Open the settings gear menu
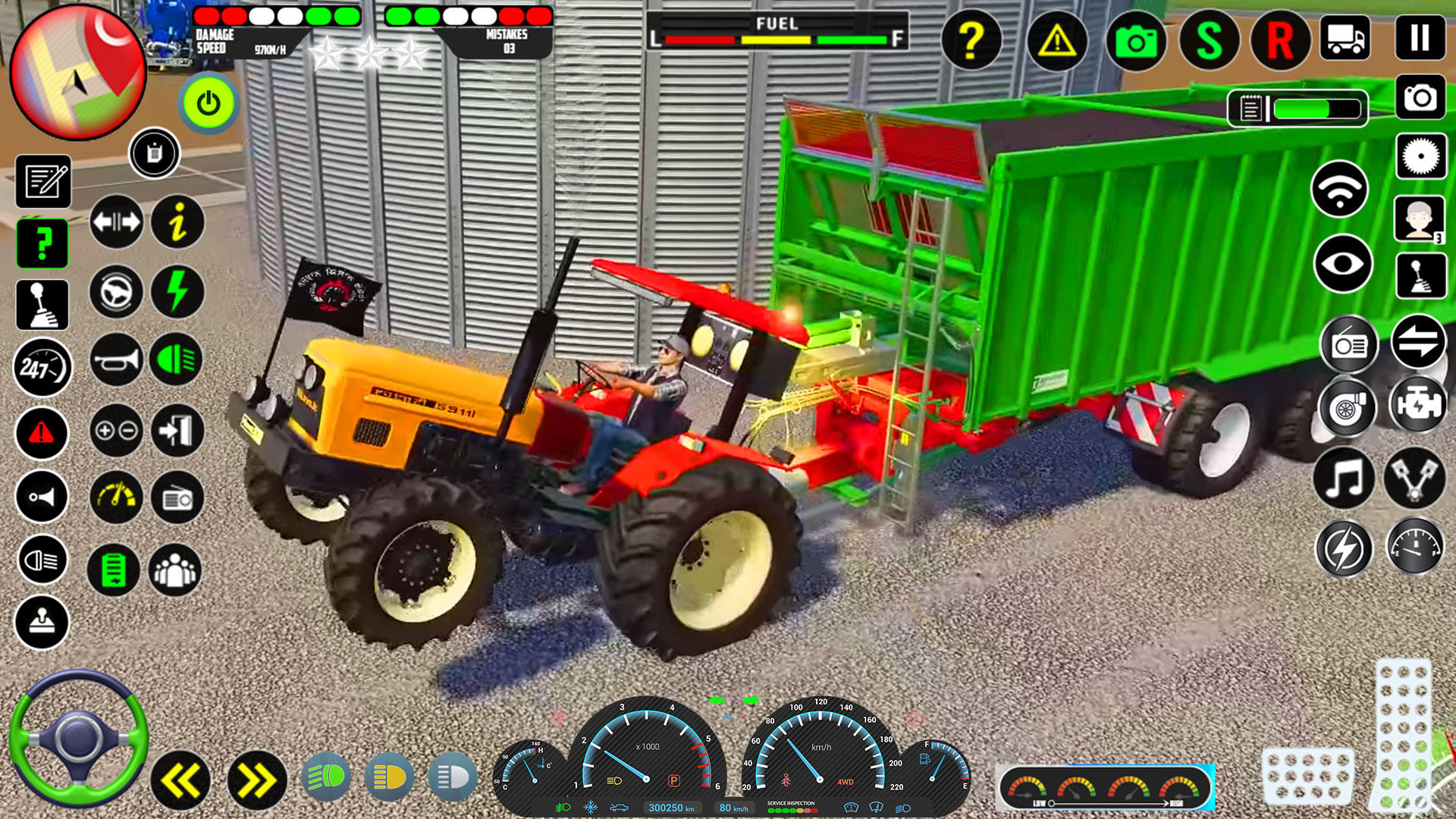Viewport: 1456px width, 819px height. 1420,155
